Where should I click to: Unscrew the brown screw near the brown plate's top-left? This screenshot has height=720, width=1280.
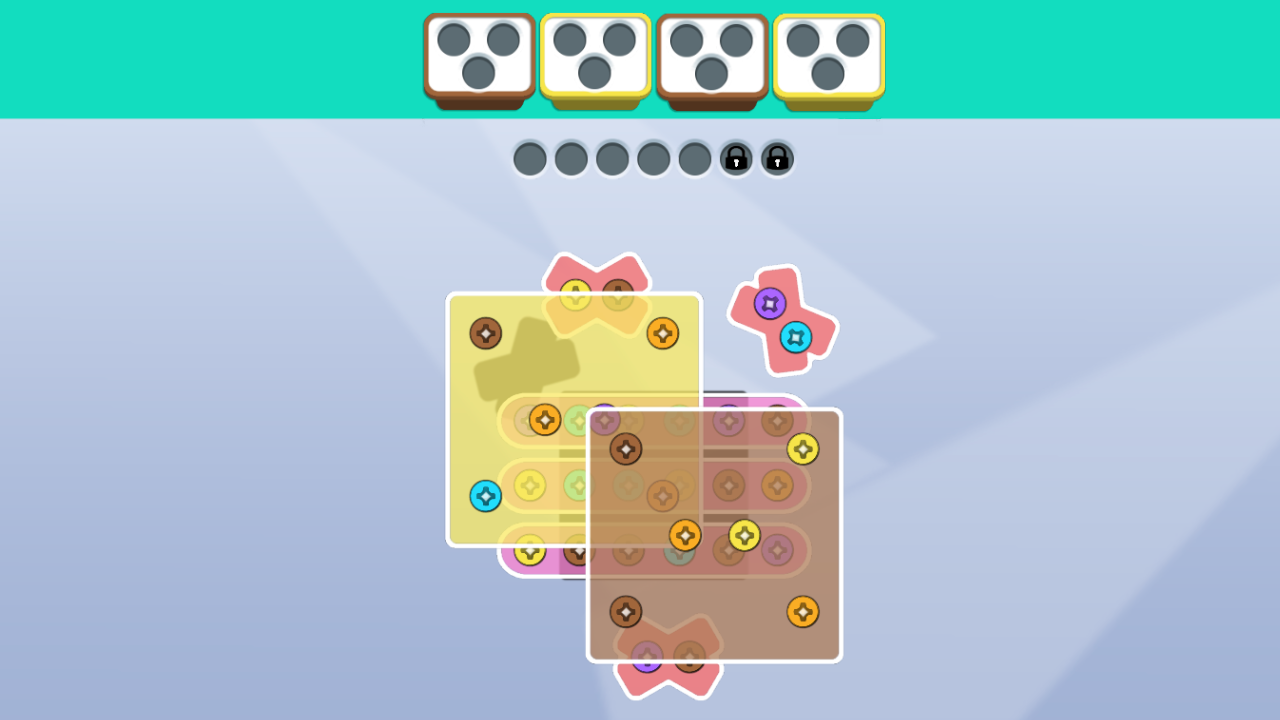(626, 450)
